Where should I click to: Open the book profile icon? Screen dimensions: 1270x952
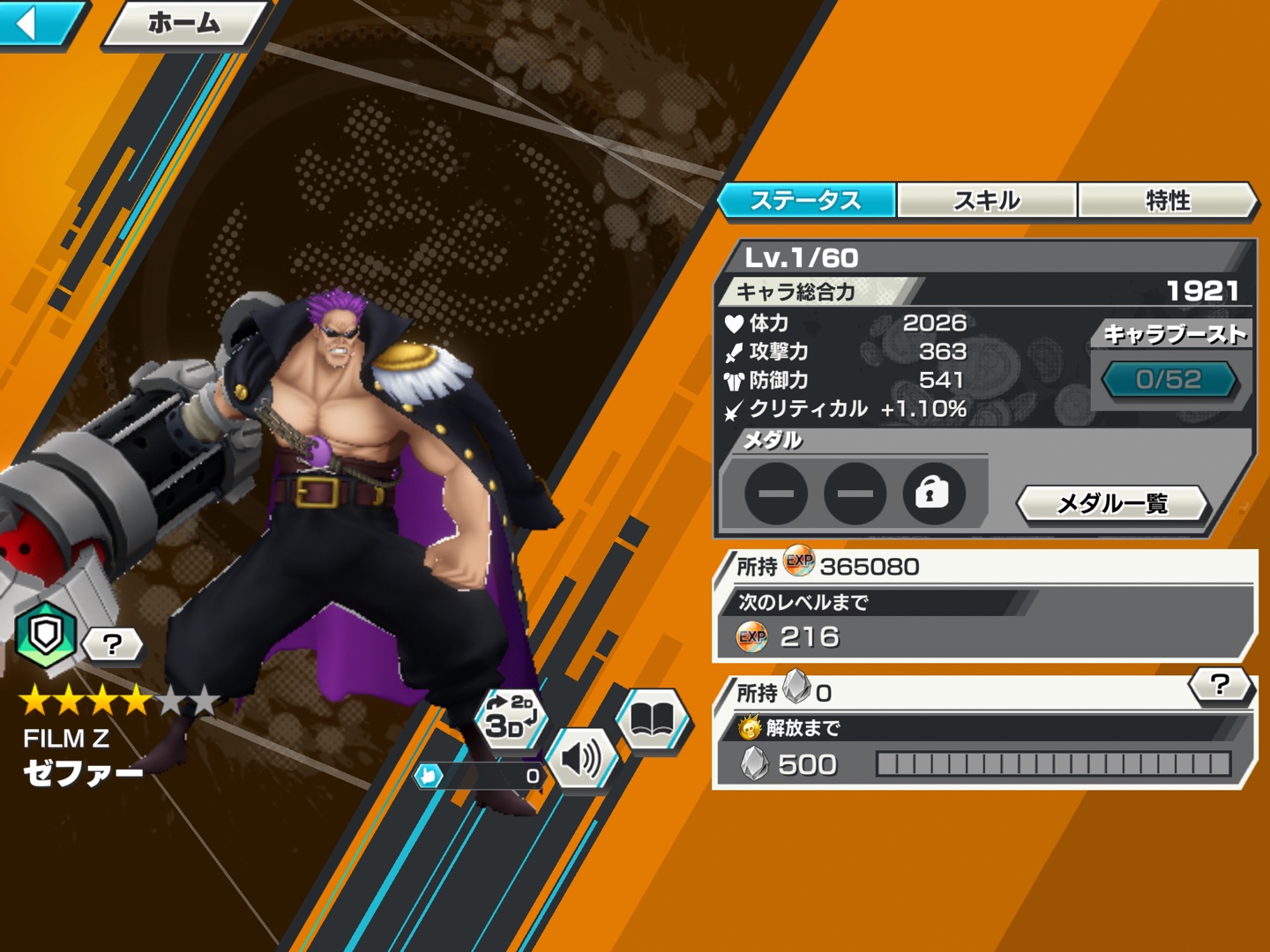point(652,720)
